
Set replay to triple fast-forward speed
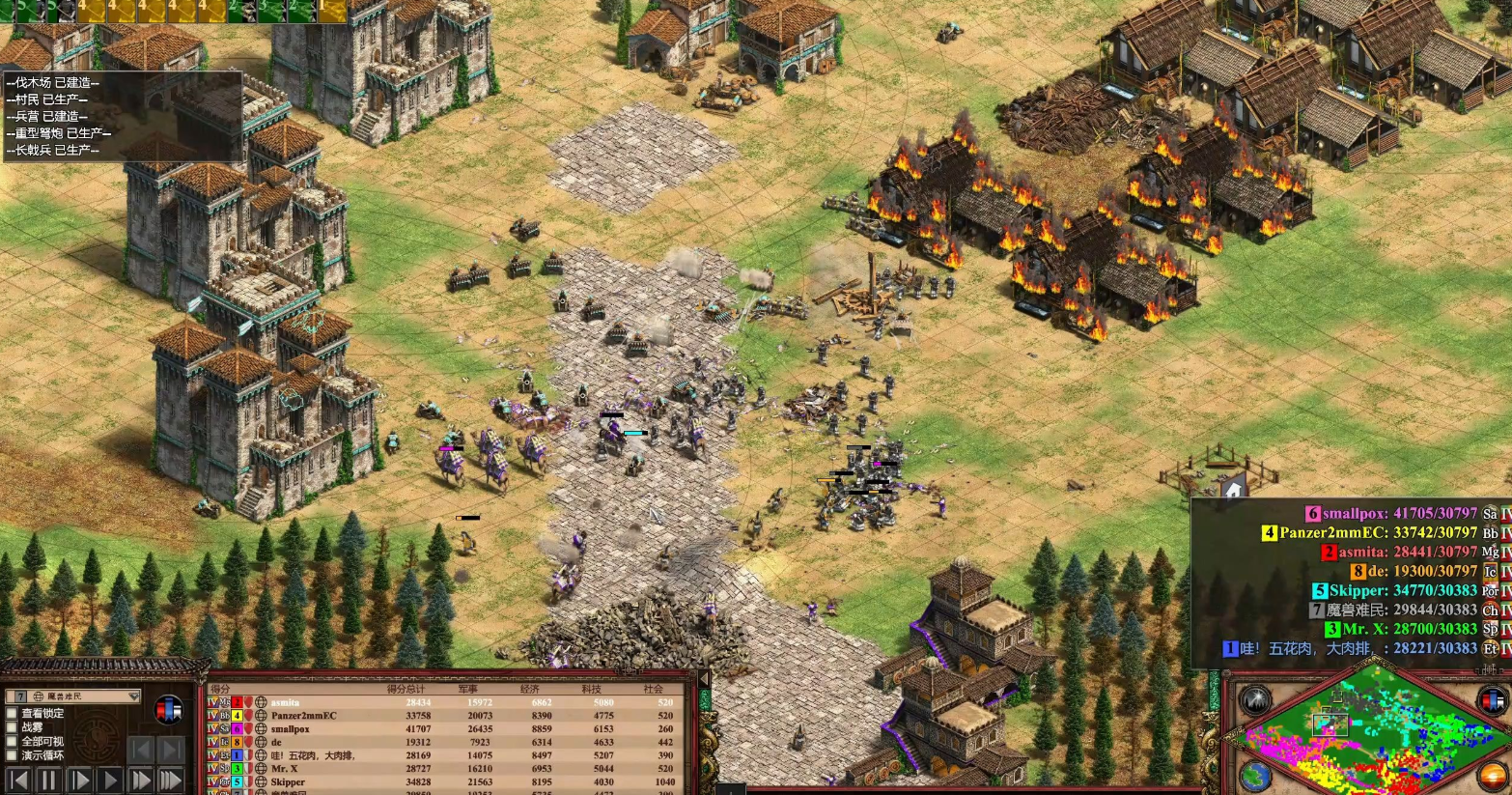(x=171, y=780)
